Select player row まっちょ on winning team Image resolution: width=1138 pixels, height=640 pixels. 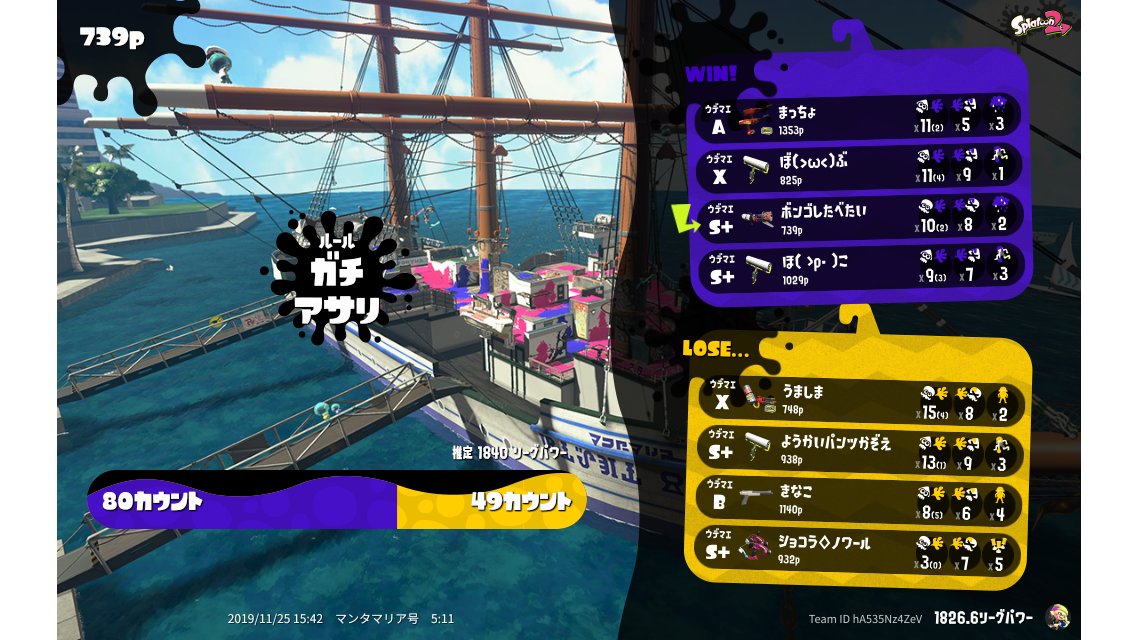click(860, 118)
